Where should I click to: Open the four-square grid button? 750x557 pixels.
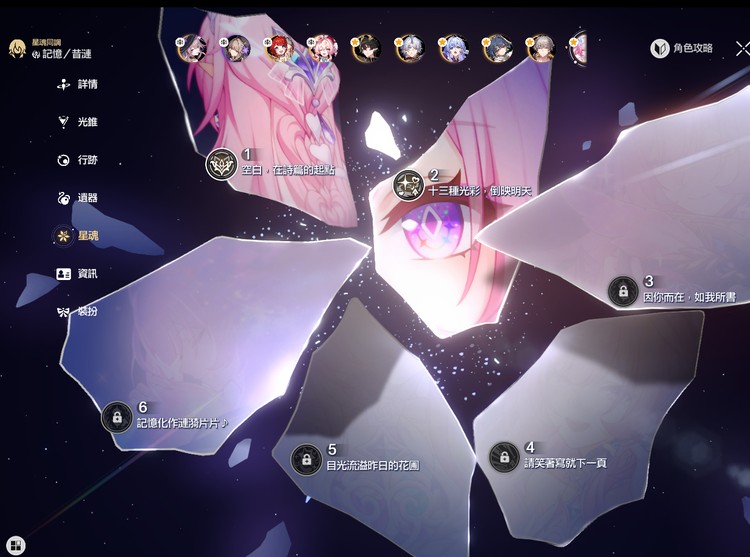point(16,545)
